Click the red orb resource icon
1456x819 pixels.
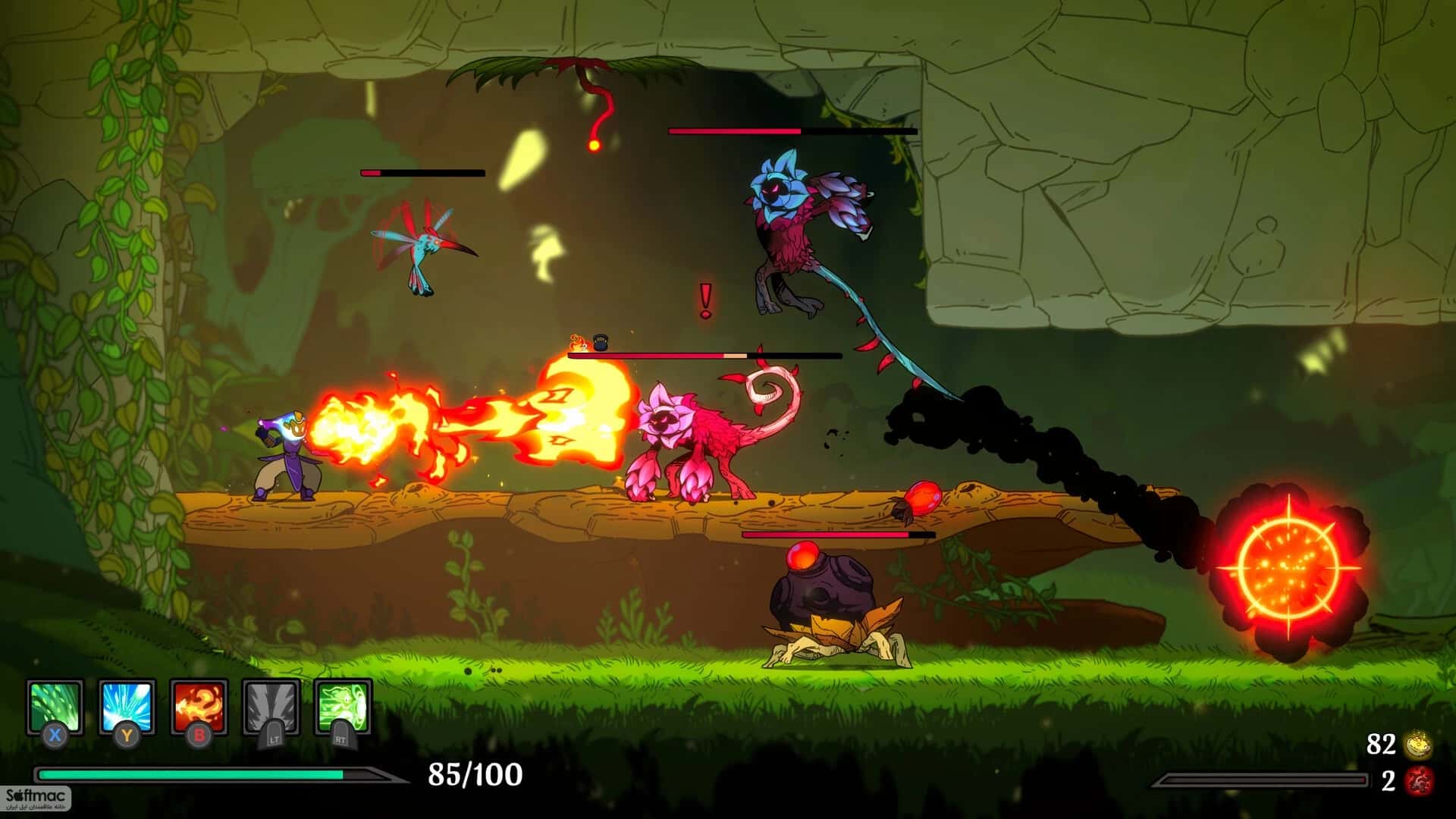tap(1417, 781)
